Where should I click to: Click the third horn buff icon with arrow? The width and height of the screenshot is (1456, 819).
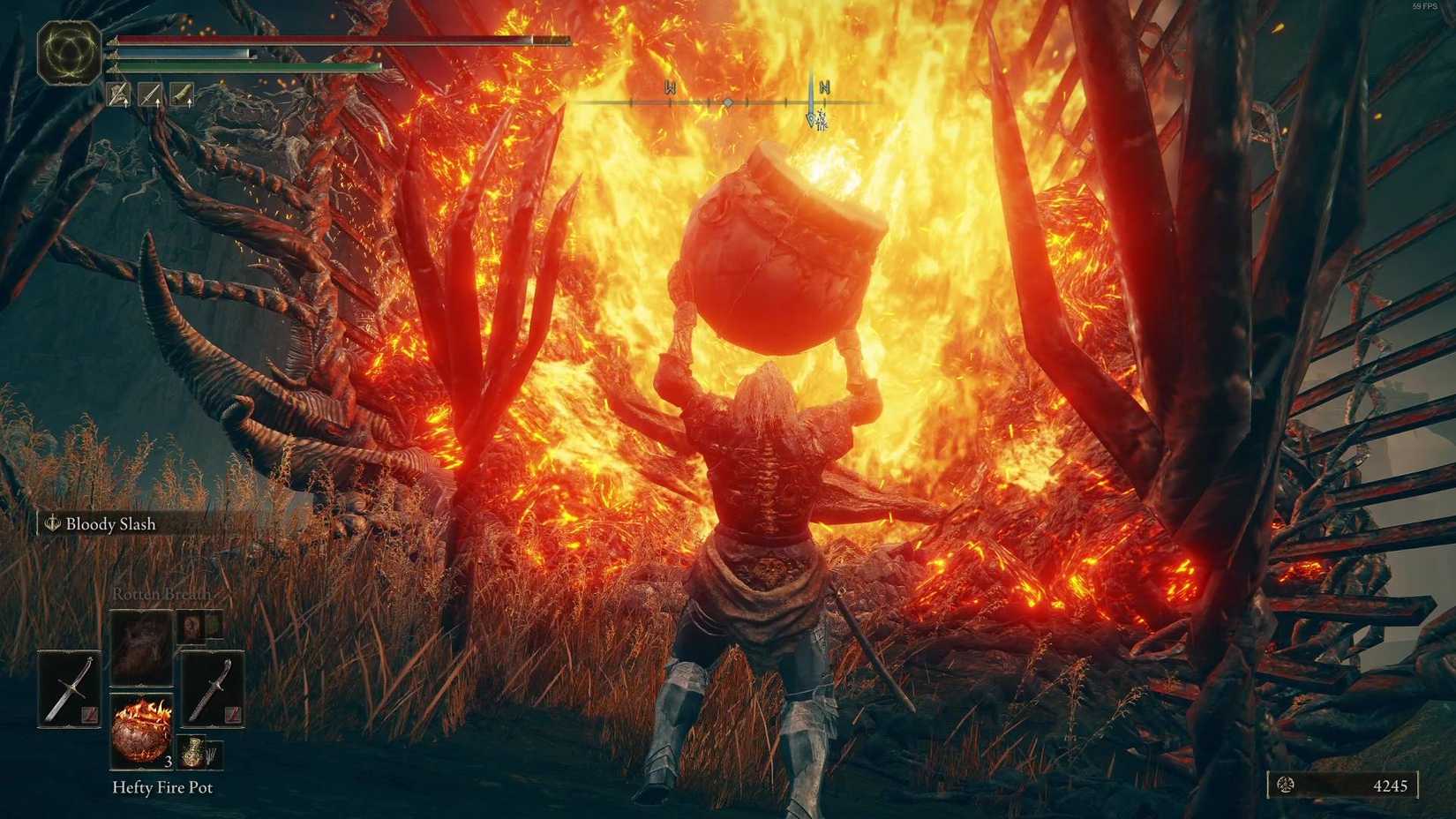(x=180, y=94)
